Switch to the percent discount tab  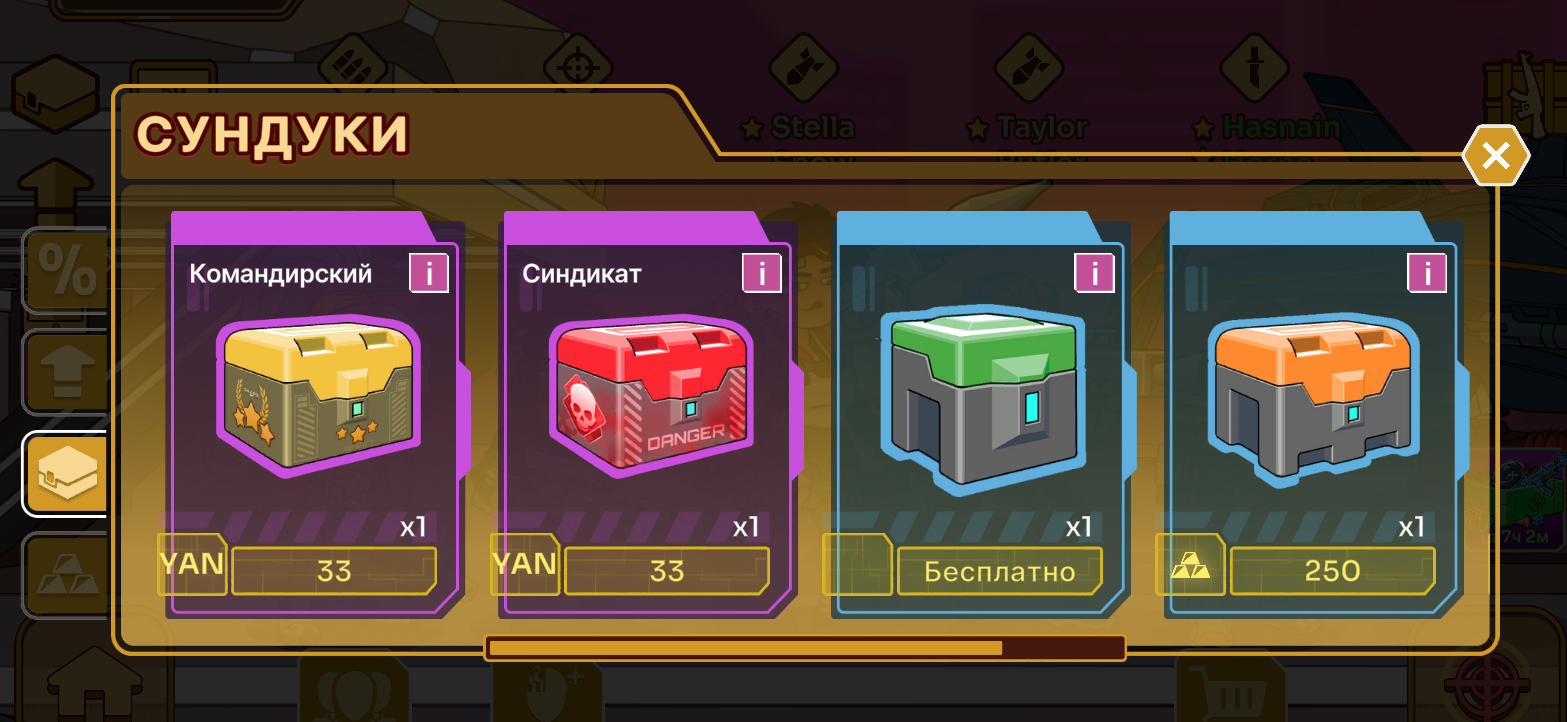click(66, 270)
